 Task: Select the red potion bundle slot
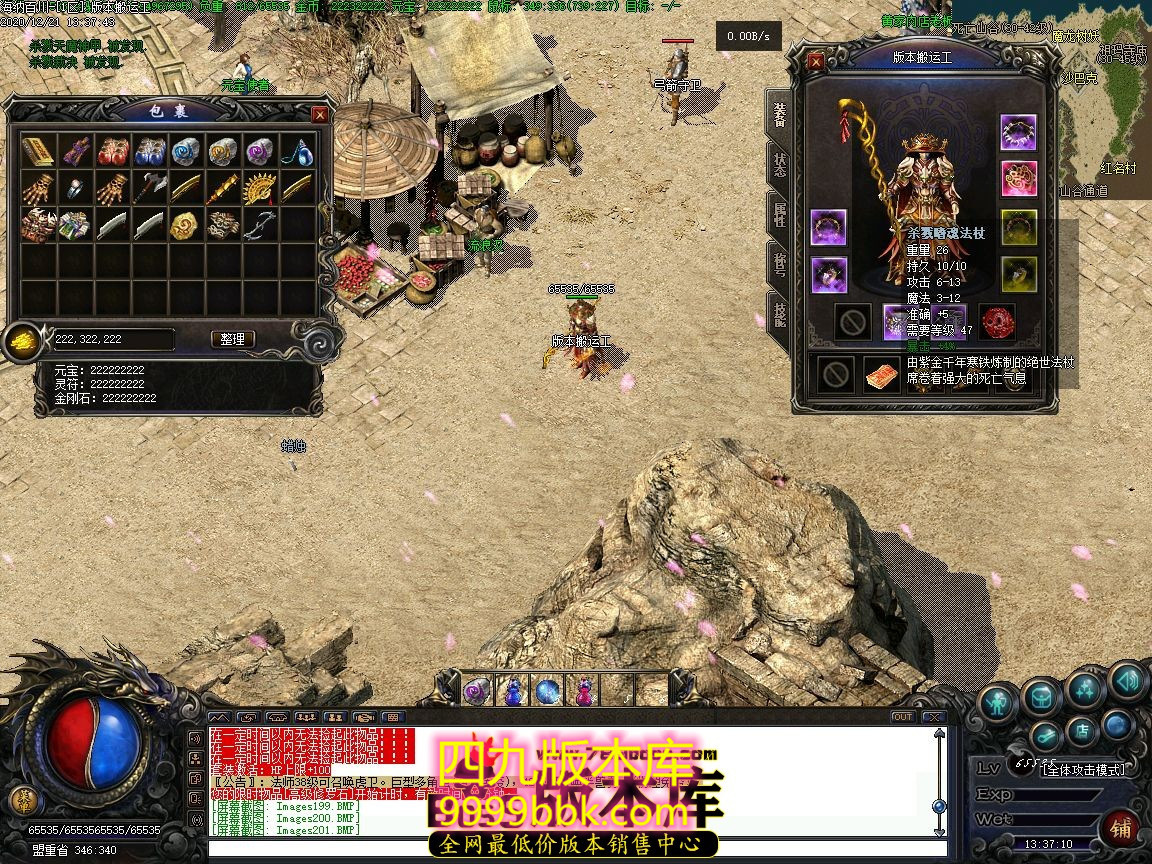point(112,152)
